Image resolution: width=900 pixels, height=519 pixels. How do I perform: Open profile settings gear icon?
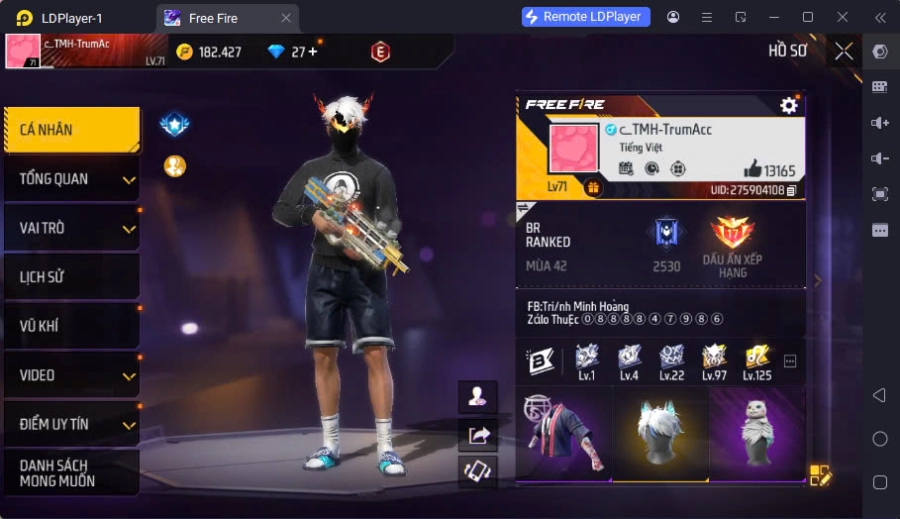pos(789,105)
